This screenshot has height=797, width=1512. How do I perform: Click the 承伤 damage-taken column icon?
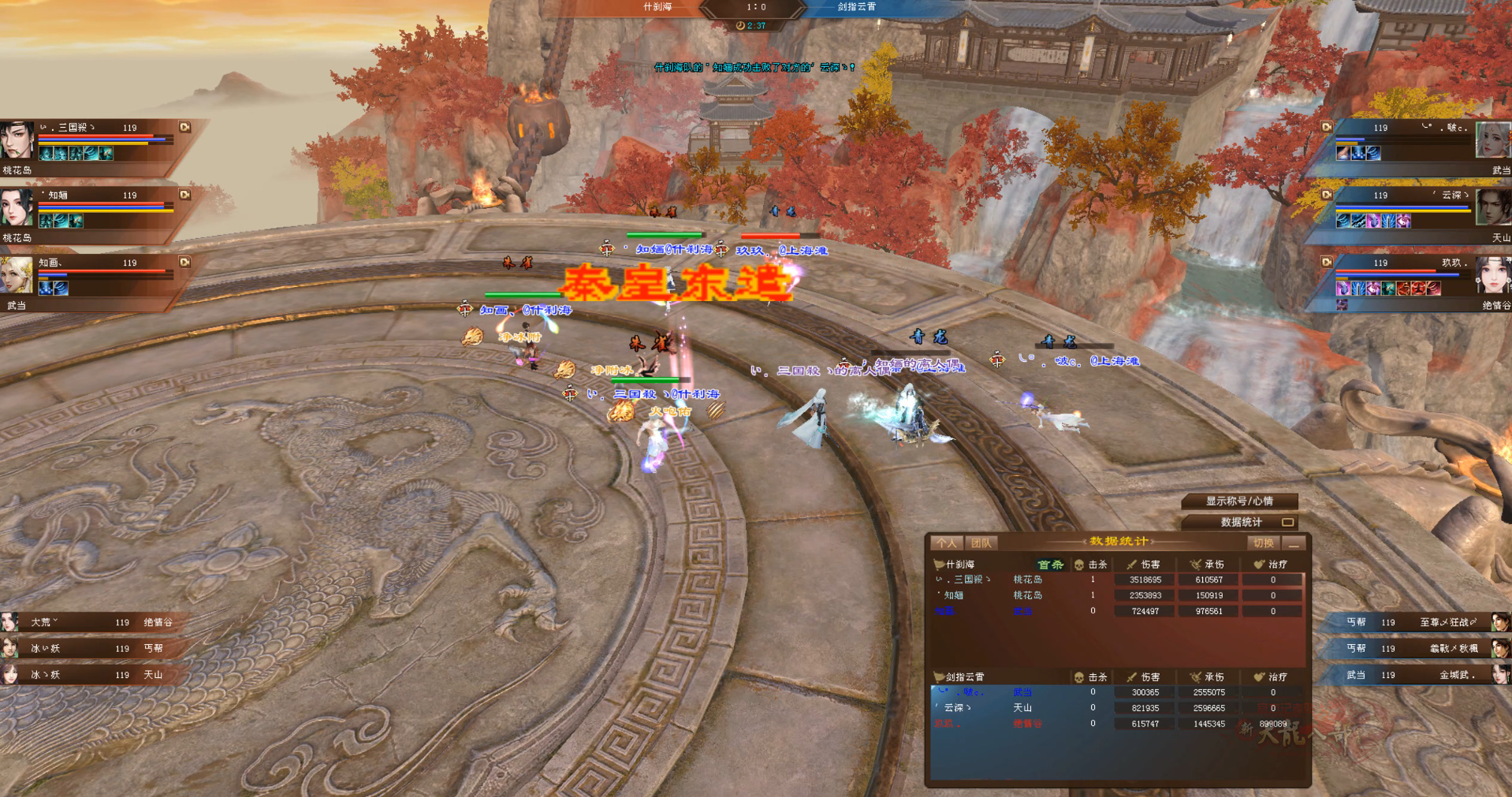click(x=1196, y=564)
